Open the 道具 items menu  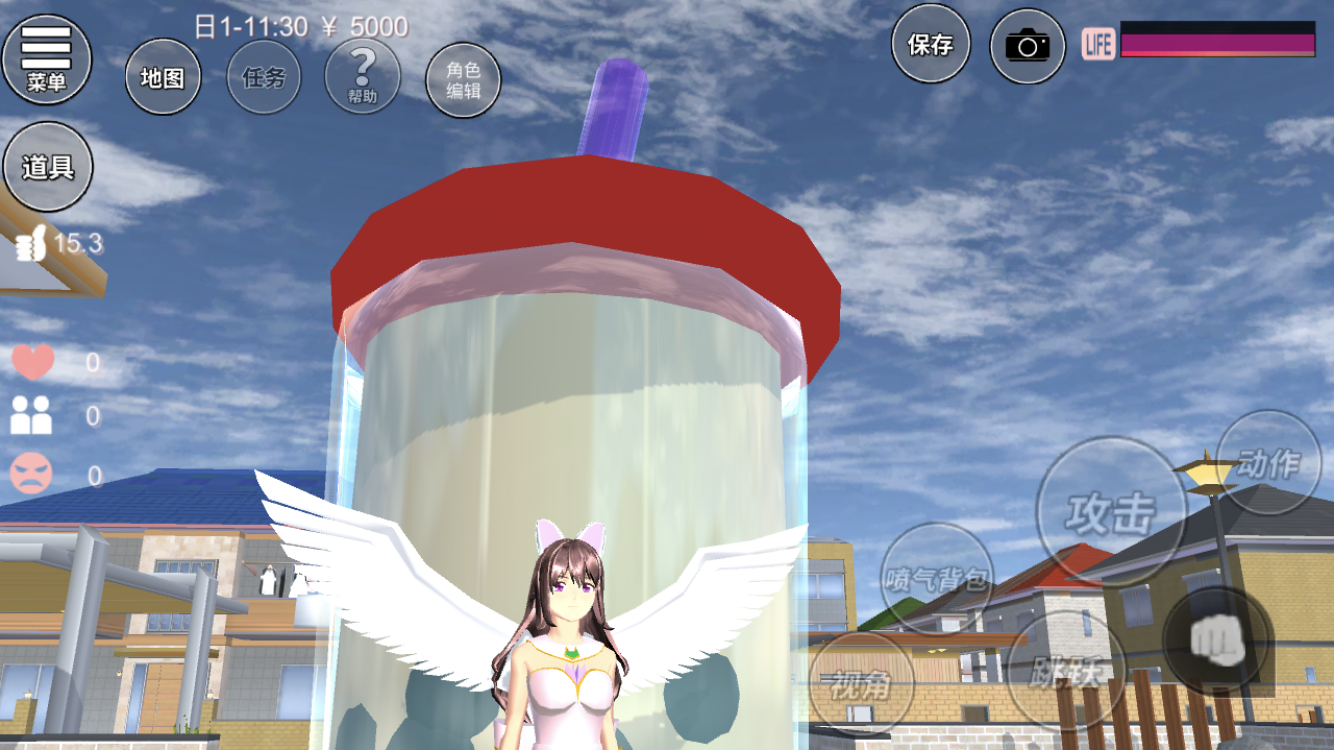(47, 166)
